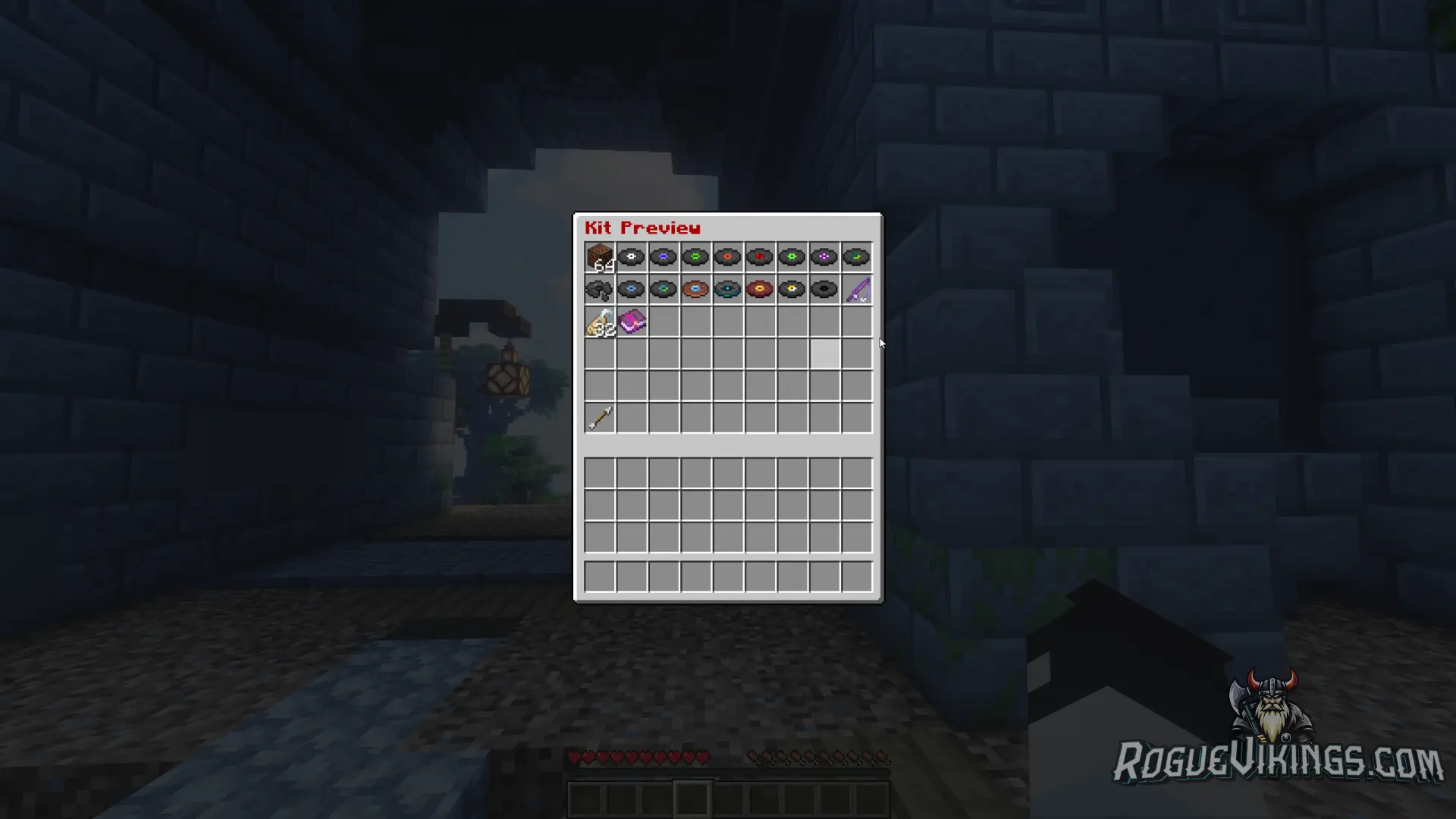Select the stack of 64 jukeboxes
This screenshot has height=819, width=1456.
(601, 256)
